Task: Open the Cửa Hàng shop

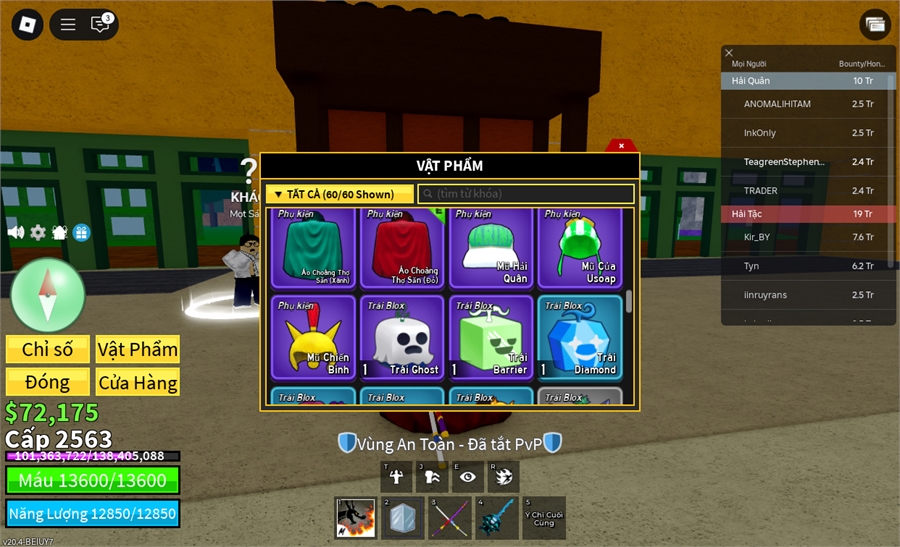Action: (137, 382)
